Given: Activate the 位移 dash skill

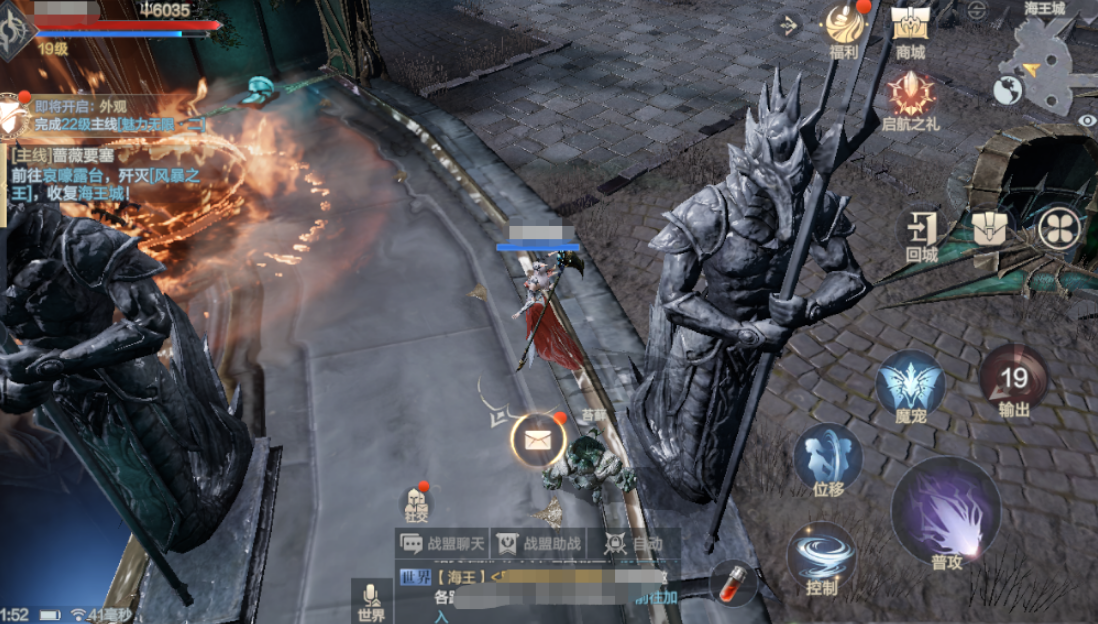Looking at the screenshot, I should pyautogui.click(x=828, y=458).
